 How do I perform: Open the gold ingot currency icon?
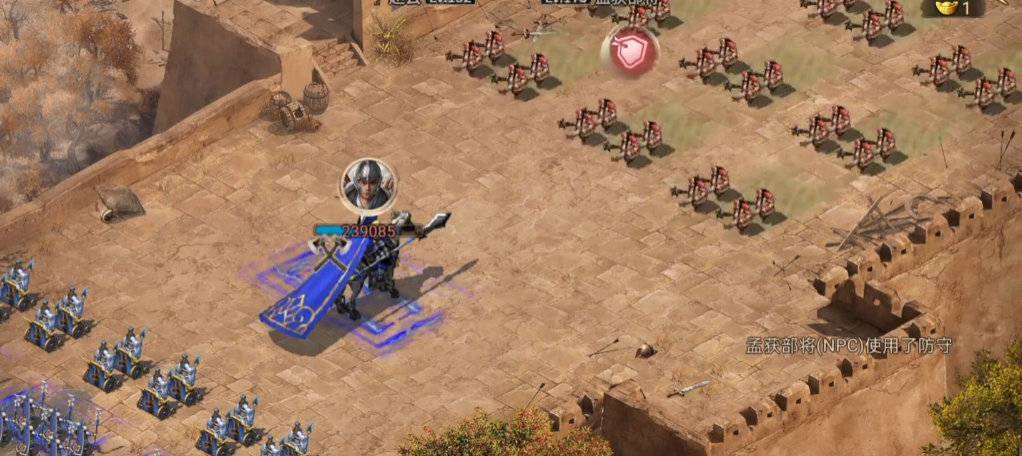click(x=940, y=7)
